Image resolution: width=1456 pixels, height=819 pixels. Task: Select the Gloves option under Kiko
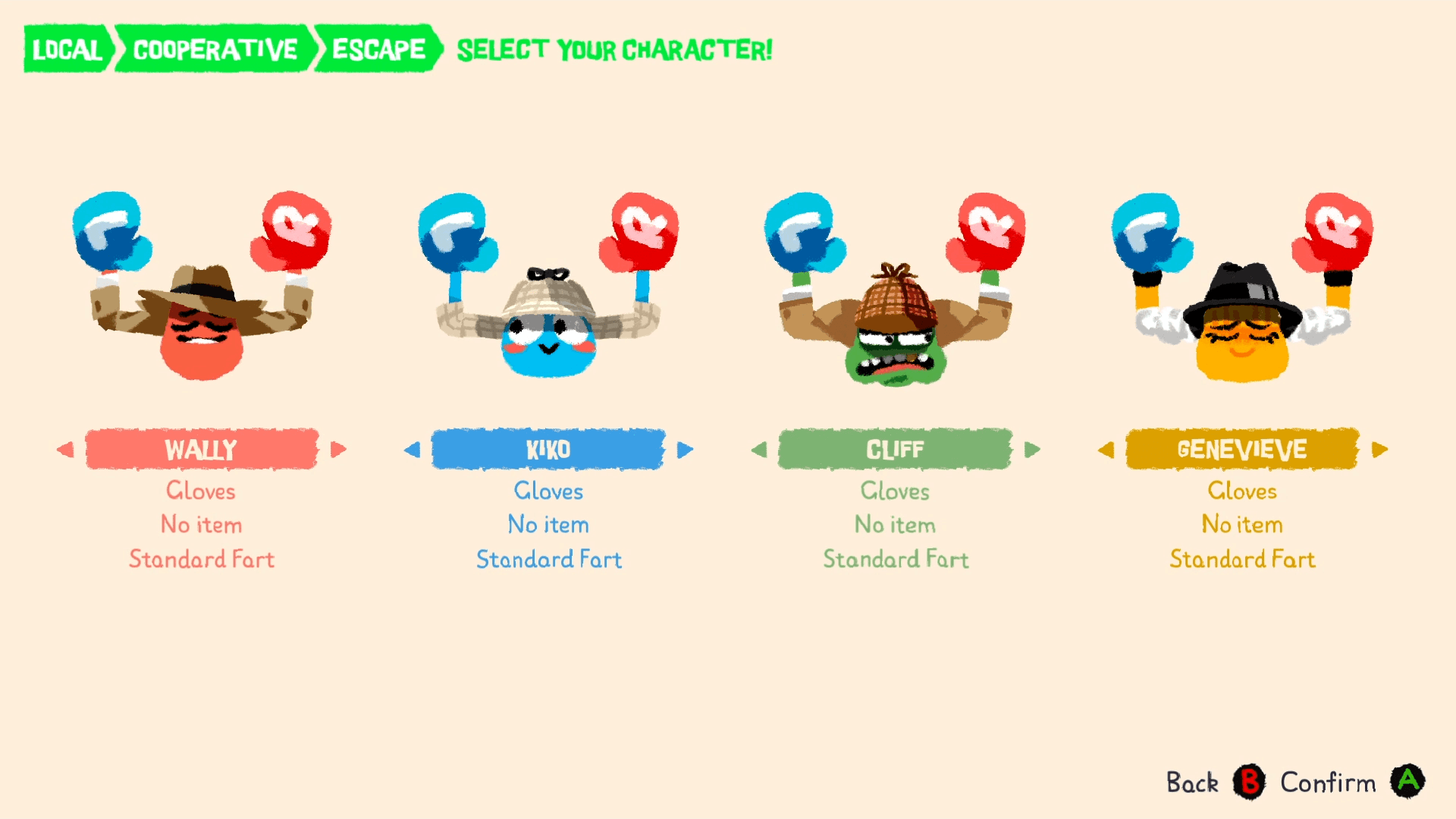point(548,491)
